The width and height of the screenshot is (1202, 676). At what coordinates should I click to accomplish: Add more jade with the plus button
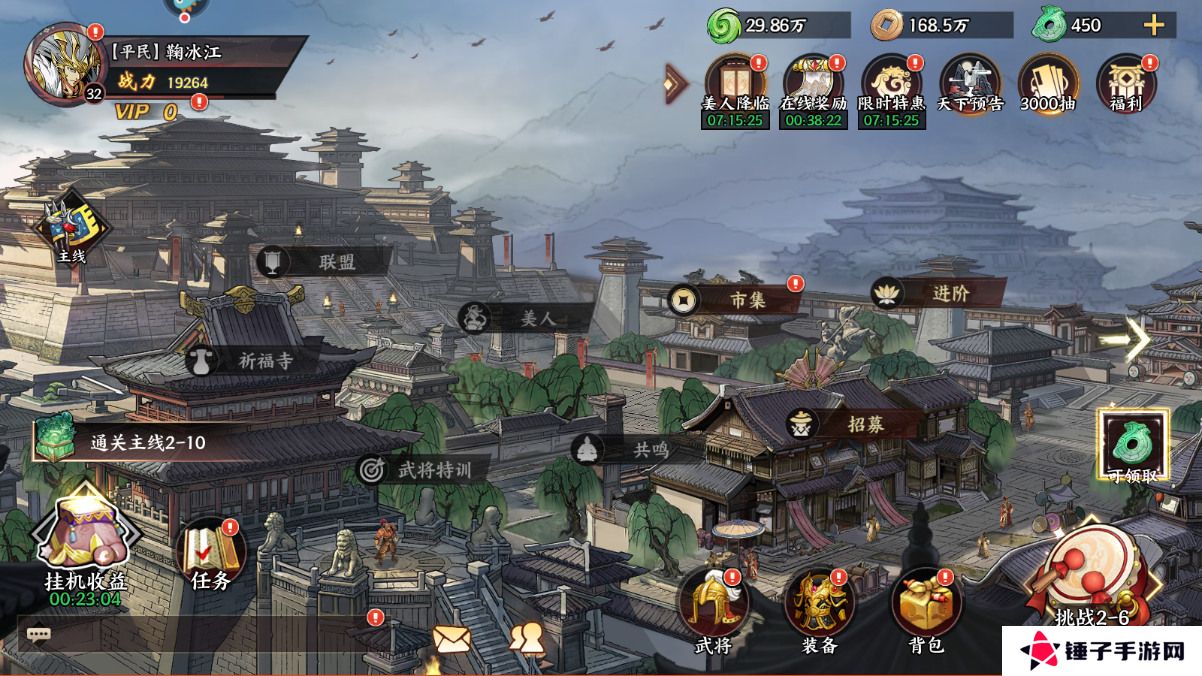pyautogui.click(x=1153, y=26)
